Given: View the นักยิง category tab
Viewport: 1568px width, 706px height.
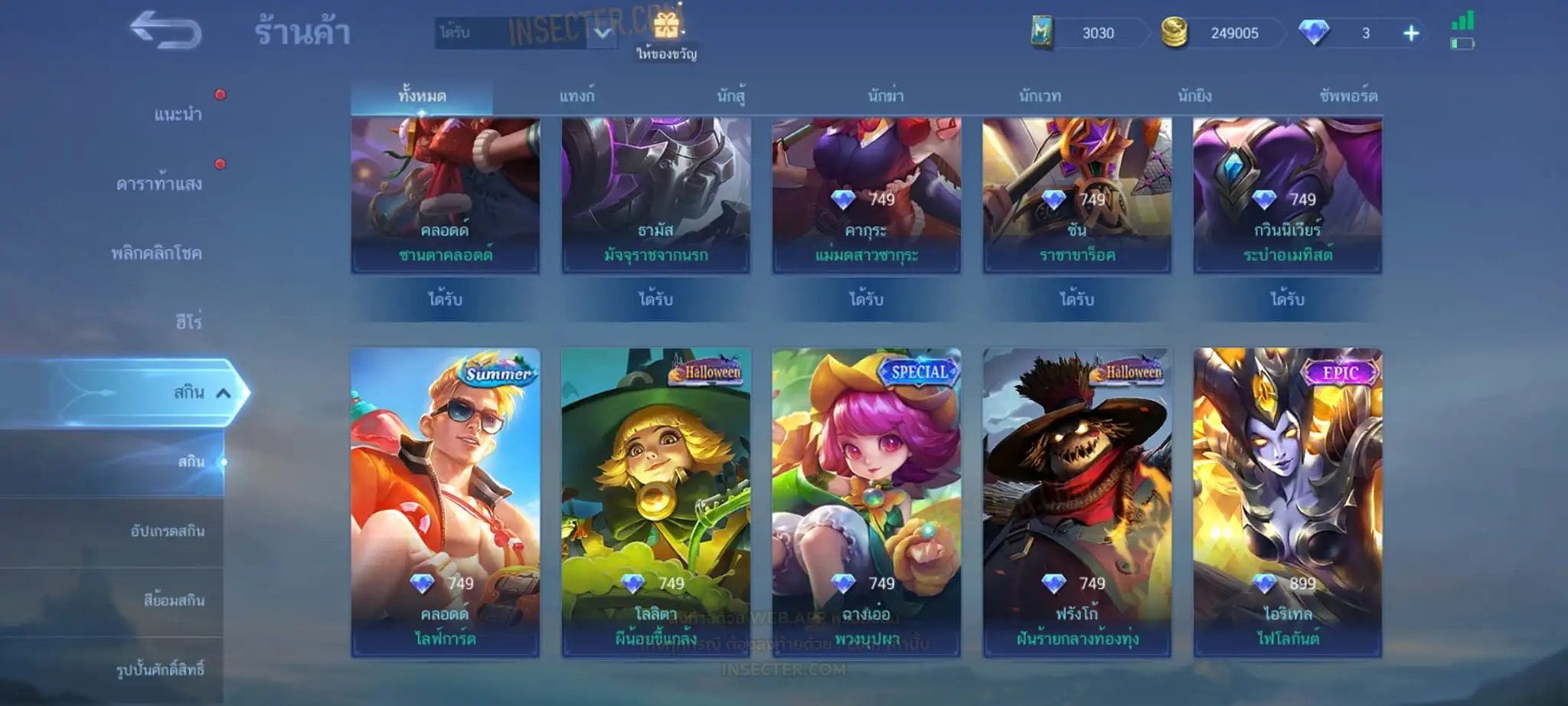Looking at the screenshot, I should pyautogui.click(x=1194, y=96).
